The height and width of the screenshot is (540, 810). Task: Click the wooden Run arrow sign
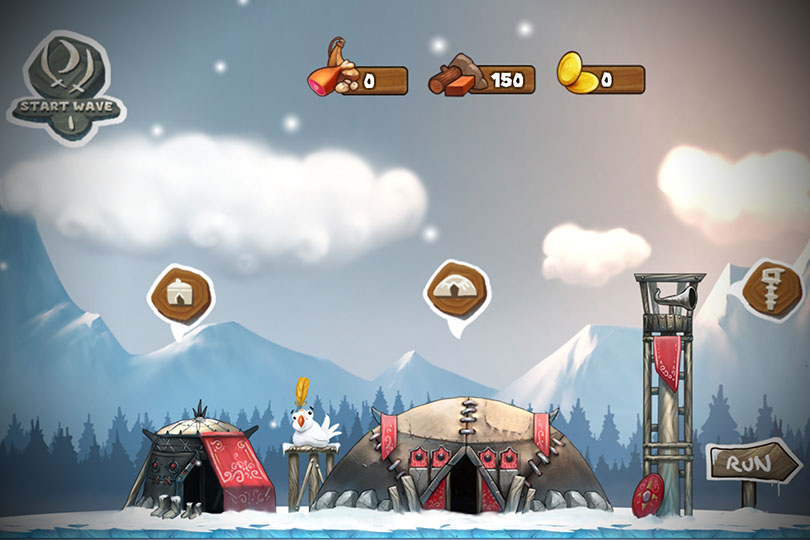pos(753,464)
